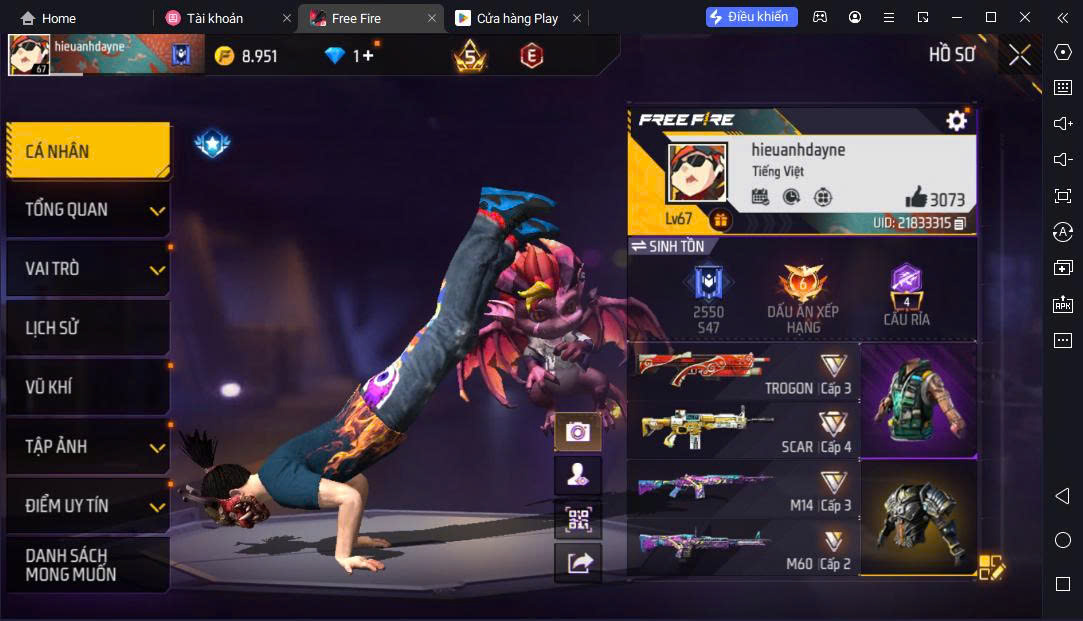Image resolution: width=1083 pixels, height=621 pixels.
Task: Switch to the Cửa hàng Play tab
Action: [517, 18]
